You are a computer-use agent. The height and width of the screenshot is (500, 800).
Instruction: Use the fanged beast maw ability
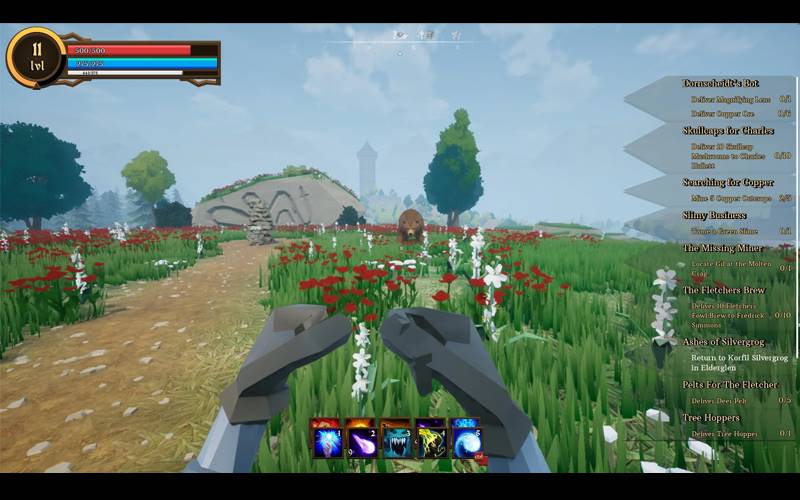pos(396,441)
